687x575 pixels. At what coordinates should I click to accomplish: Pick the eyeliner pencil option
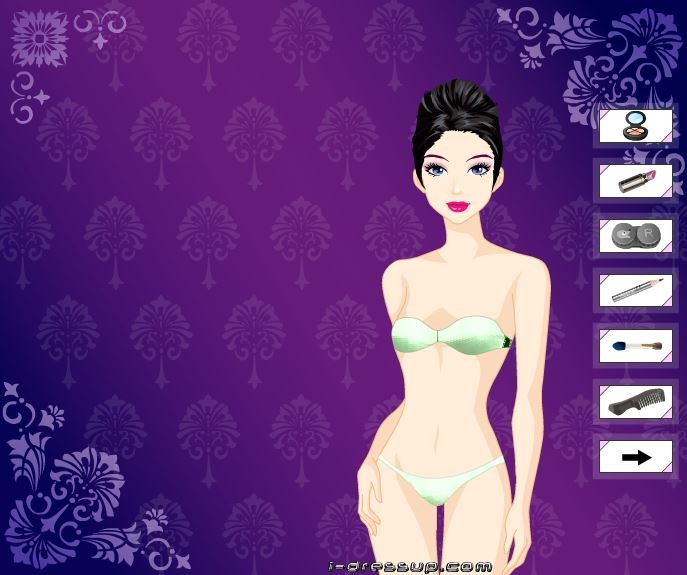635,291
